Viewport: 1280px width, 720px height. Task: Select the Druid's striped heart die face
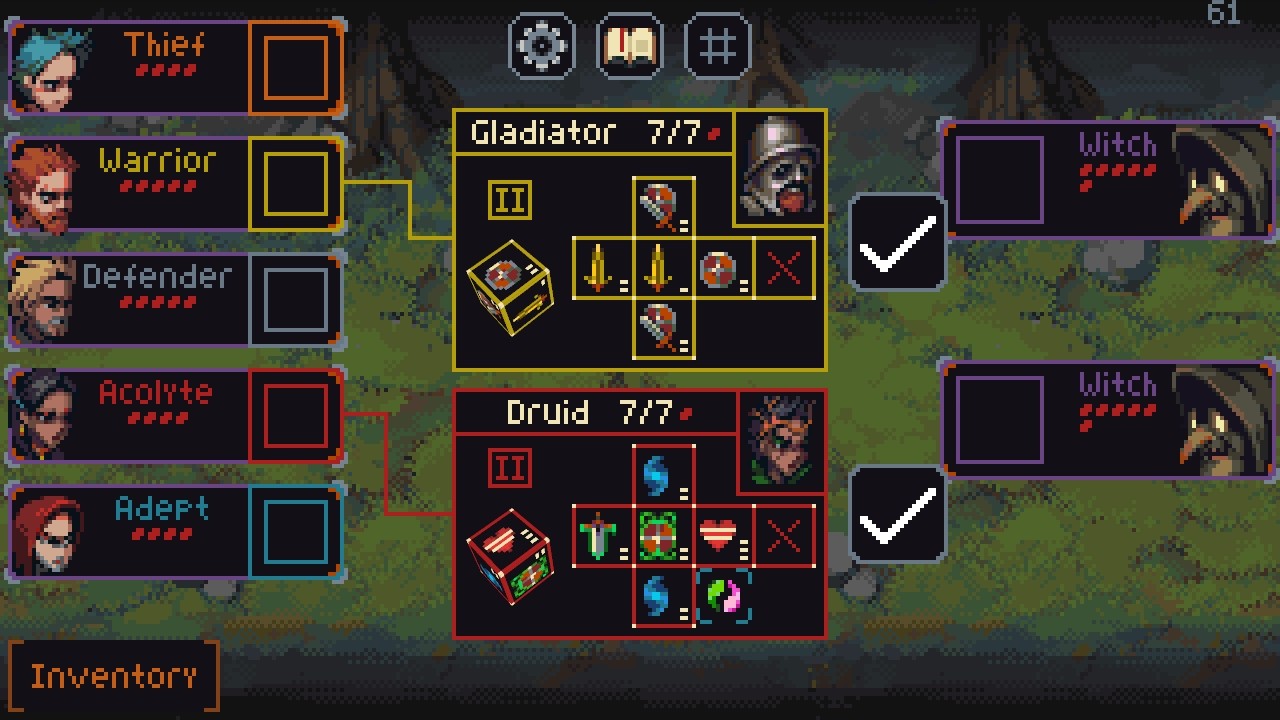(x=720, y=537)
